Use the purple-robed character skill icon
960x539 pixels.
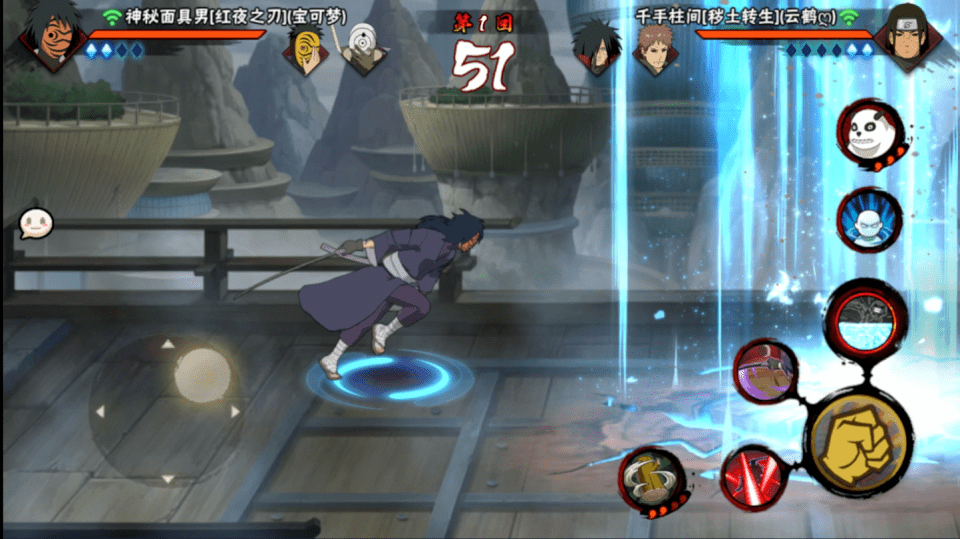coord(765,372)
